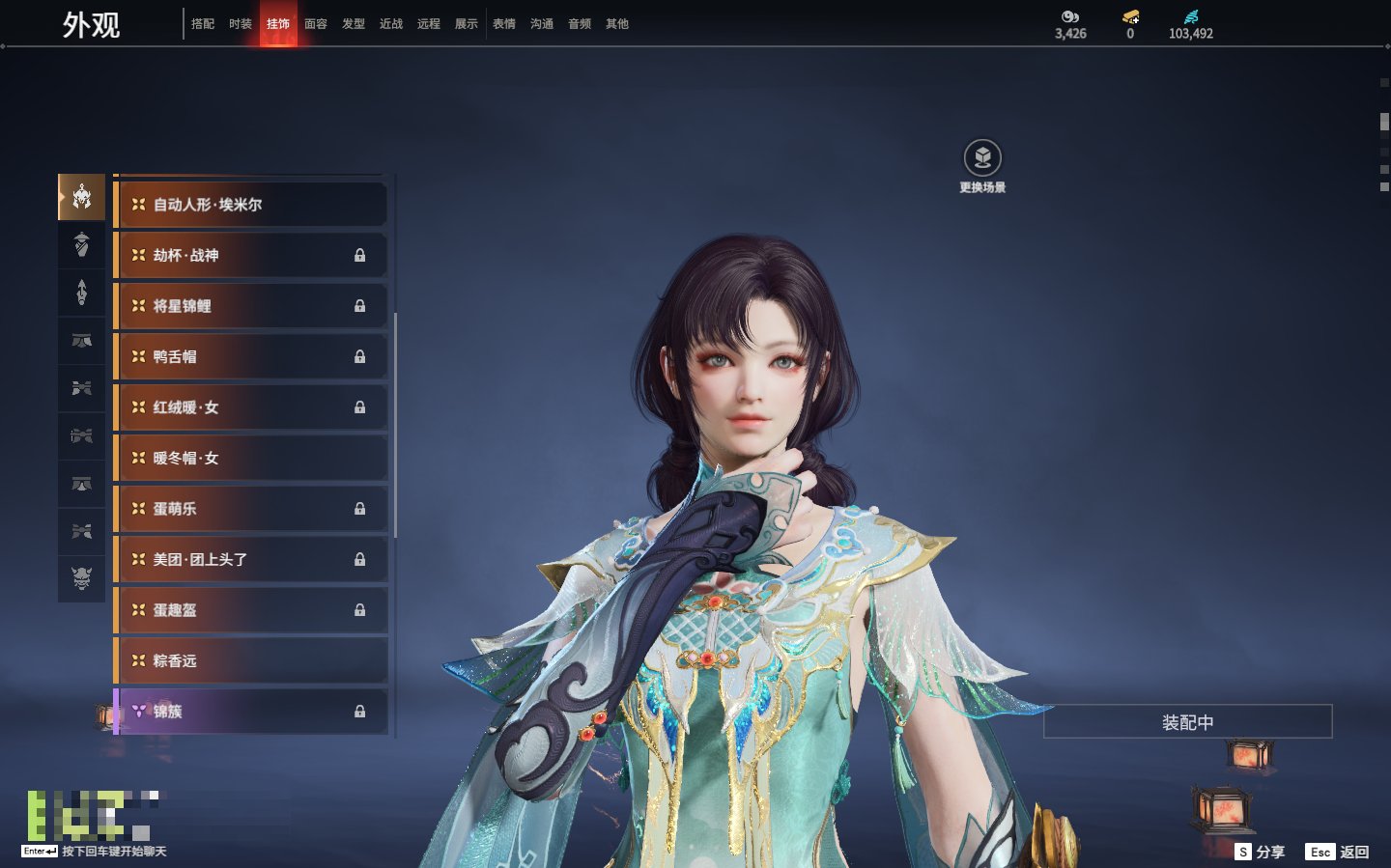Switch to the 表情 tab
This screenshot has height=868, width=1391.
tap(504, 24)
